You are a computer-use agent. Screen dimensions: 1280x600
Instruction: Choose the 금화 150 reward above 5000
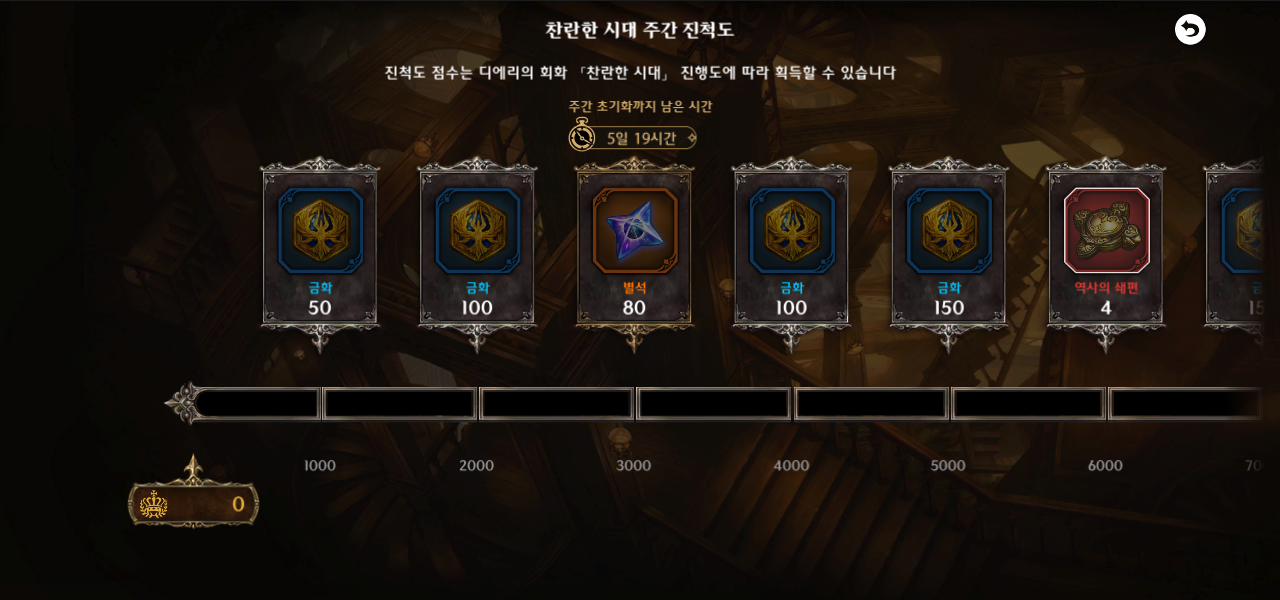coord(949,245)
